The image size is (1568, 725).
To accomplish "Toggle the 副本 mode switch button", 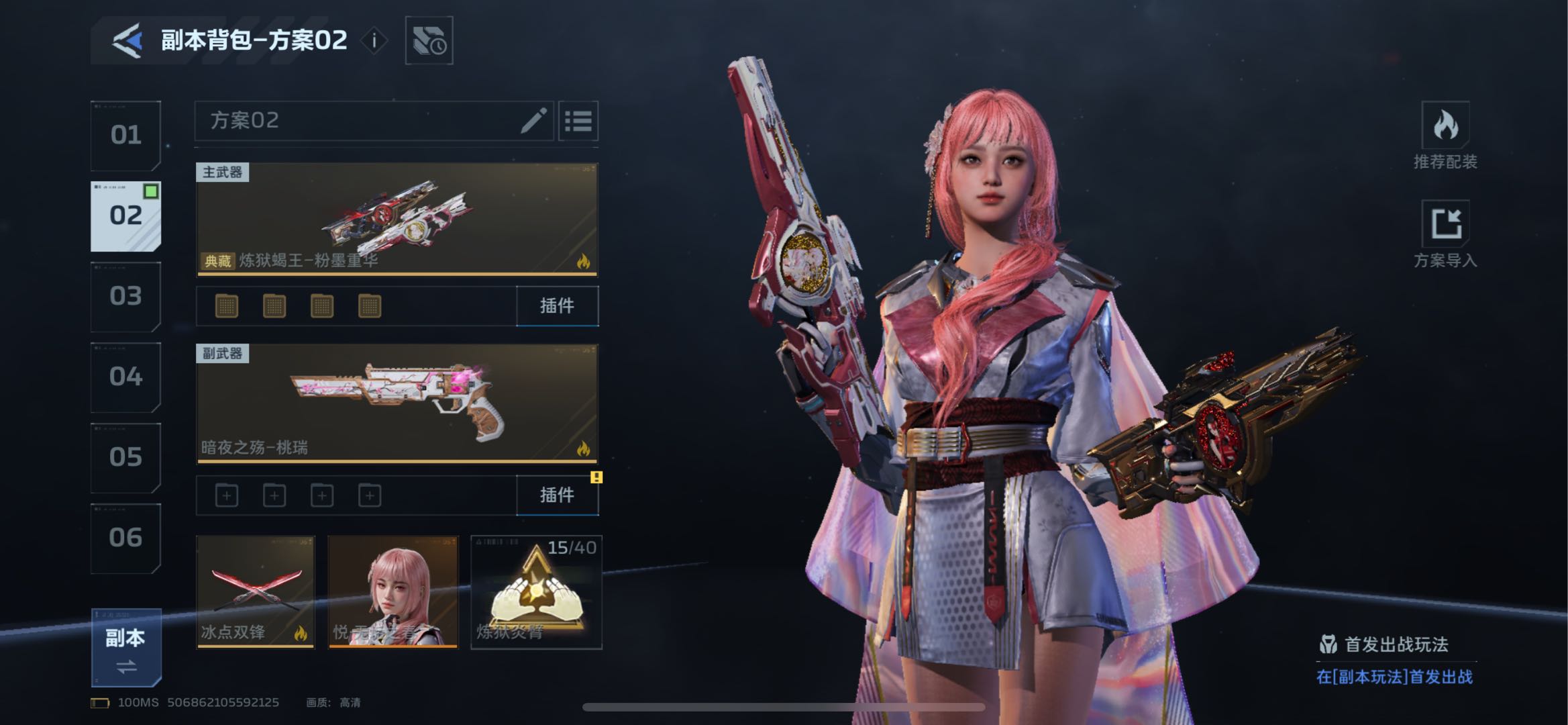I will click(126, 648).
